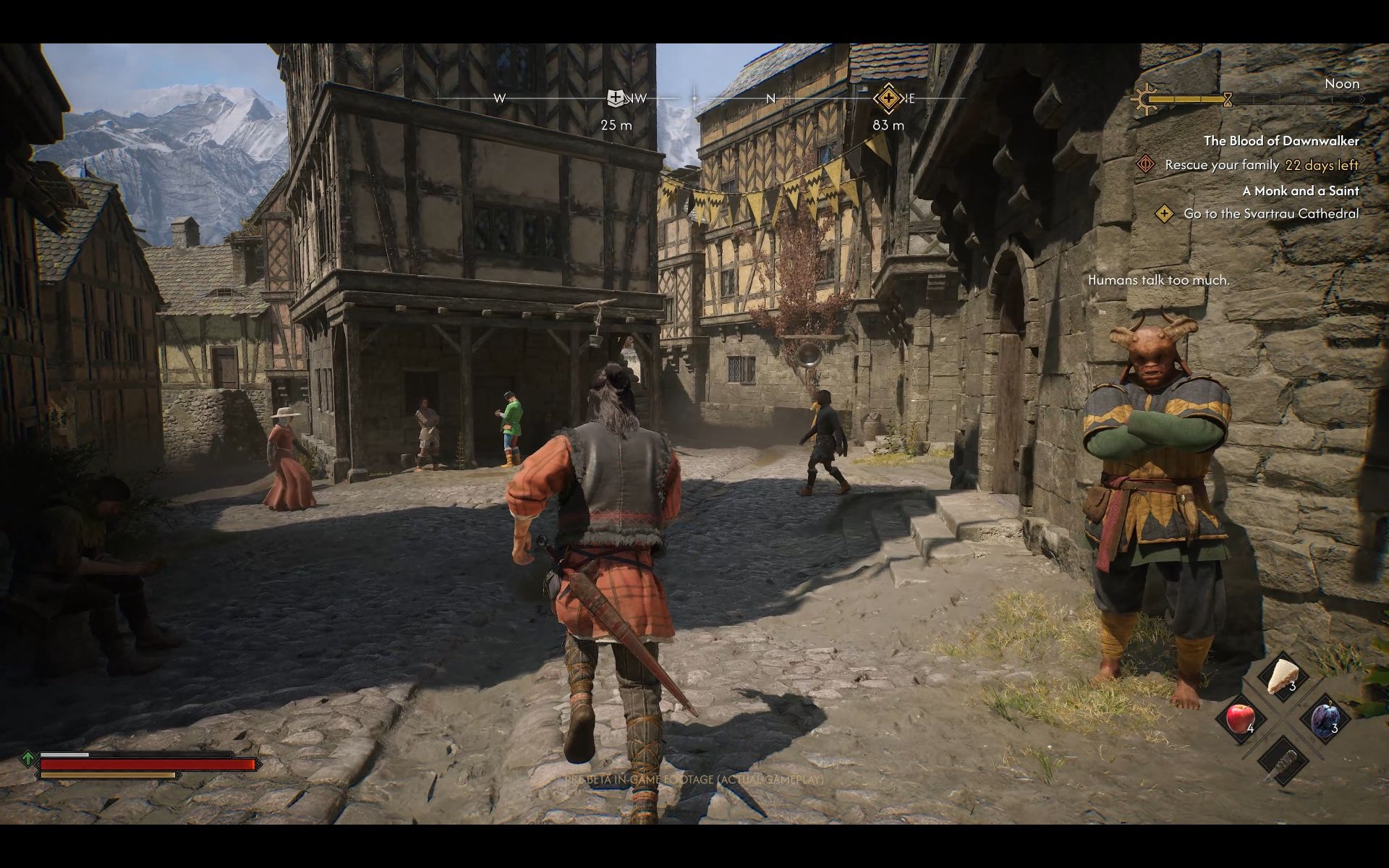Image resolution: width=1389 pixels, height=868 pixels.
Task: Open the A Monk and a Saint quest
Action: click(1300, 191)
